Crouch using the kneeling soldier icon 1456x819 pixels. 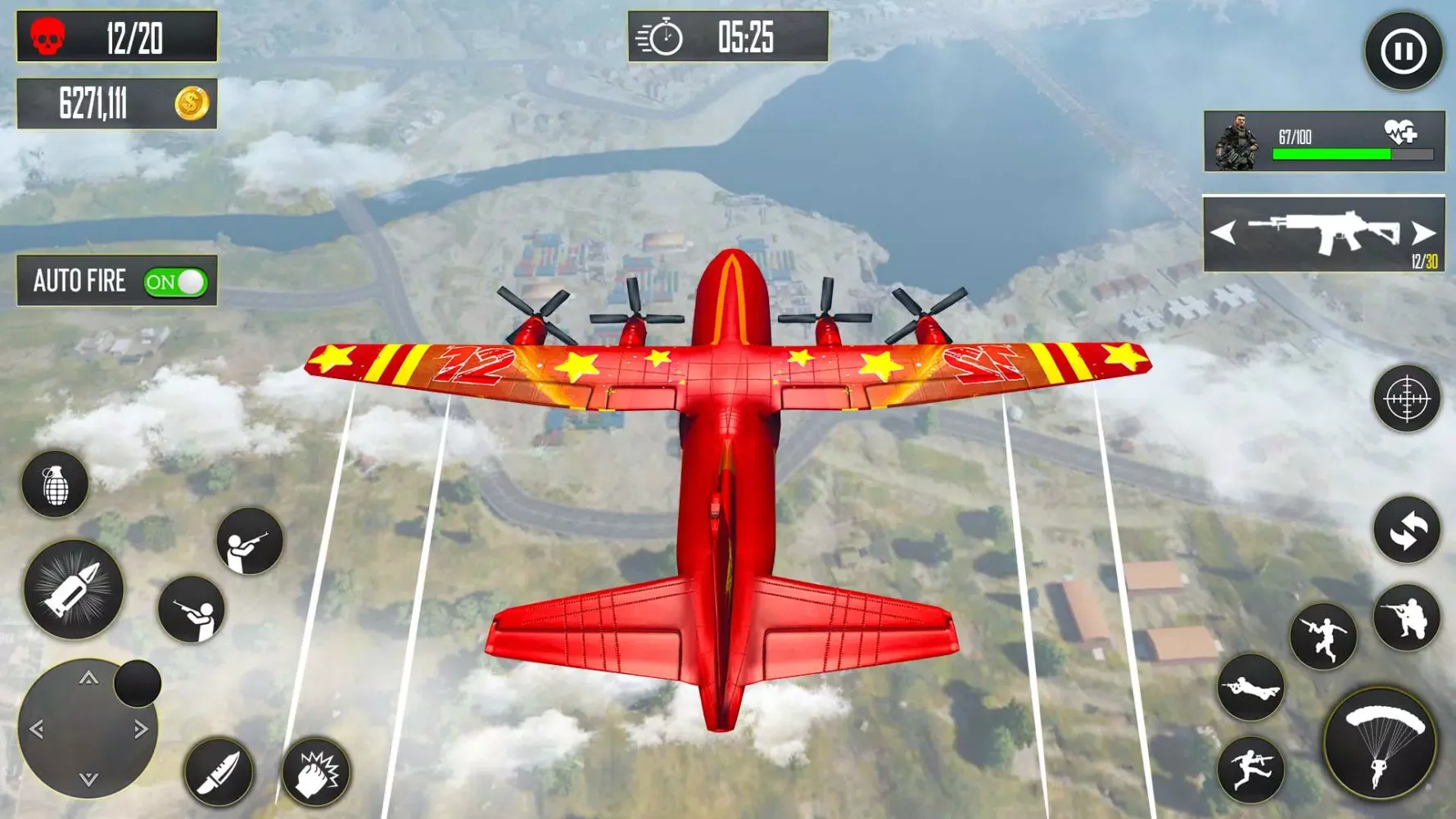(x=1406, y=618)
